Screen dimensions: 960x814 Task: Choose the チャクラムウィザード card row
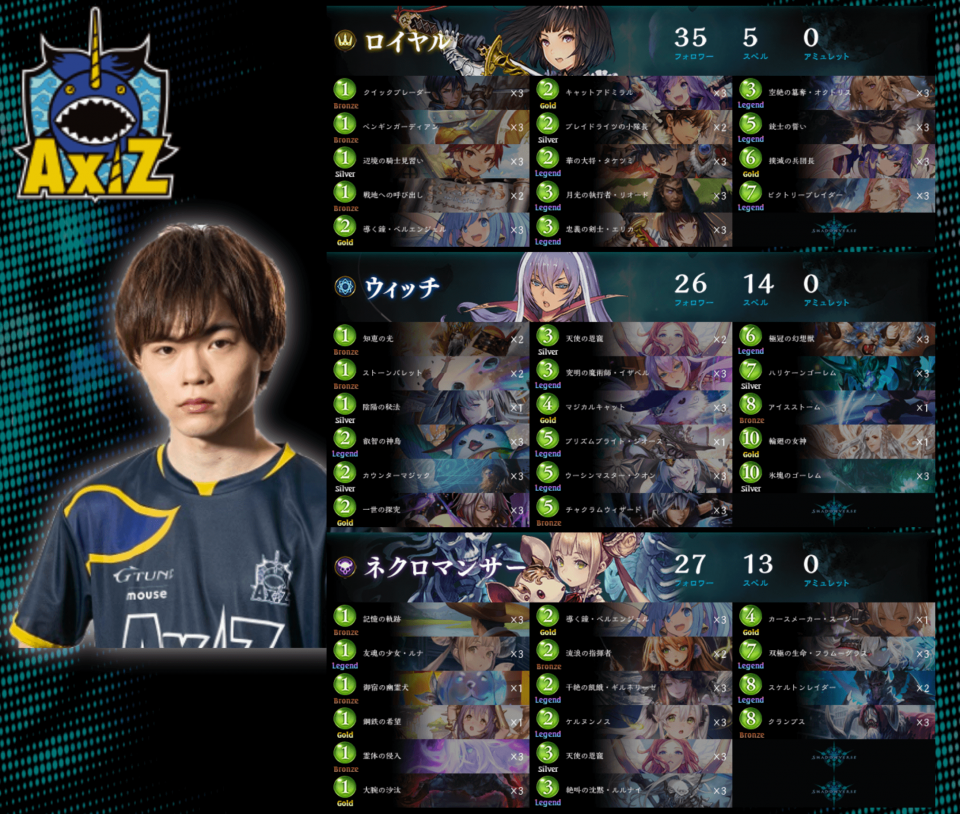632,510
